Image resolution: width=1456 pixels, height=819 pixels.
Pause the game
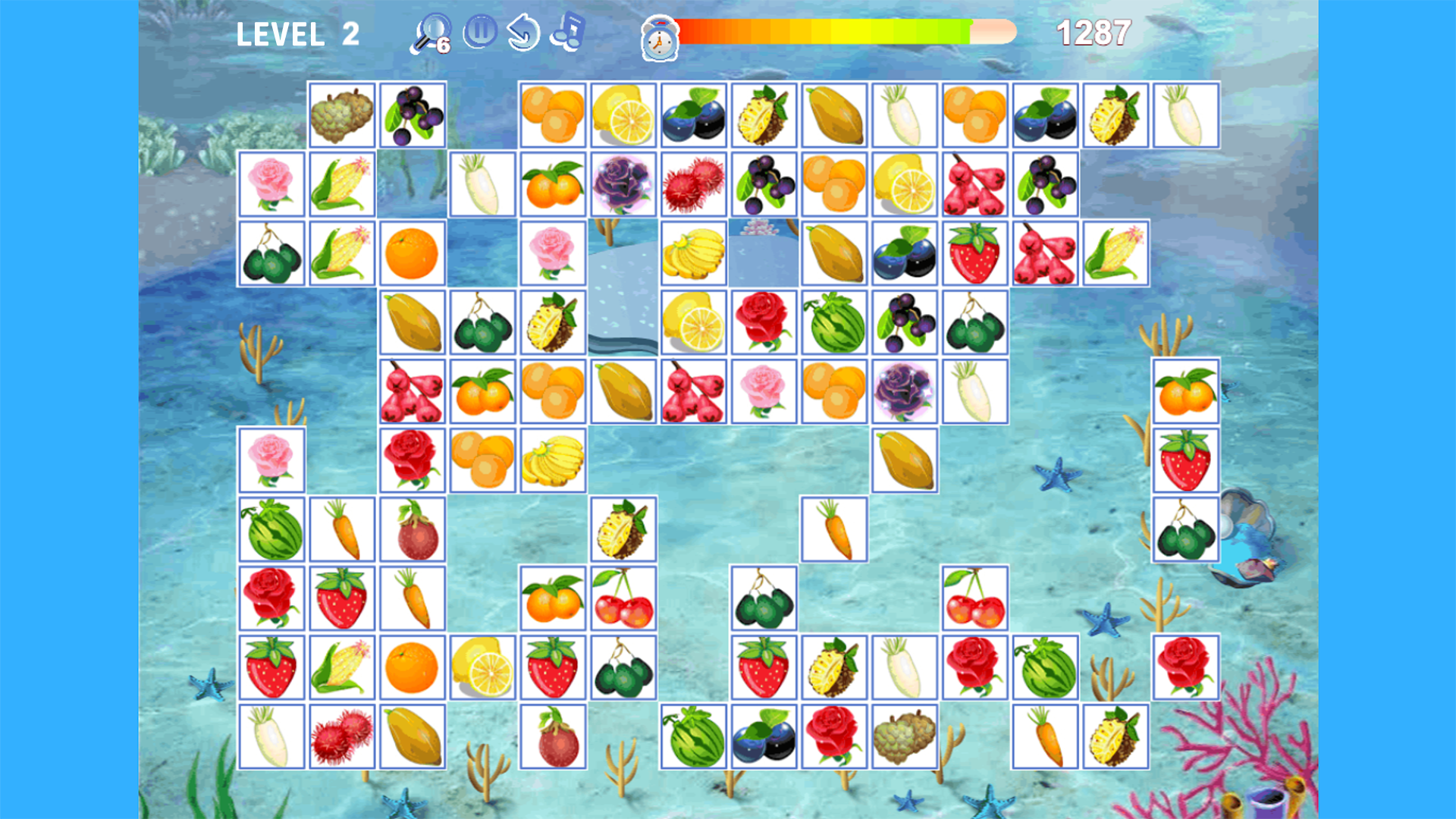[x=481, y=30]
